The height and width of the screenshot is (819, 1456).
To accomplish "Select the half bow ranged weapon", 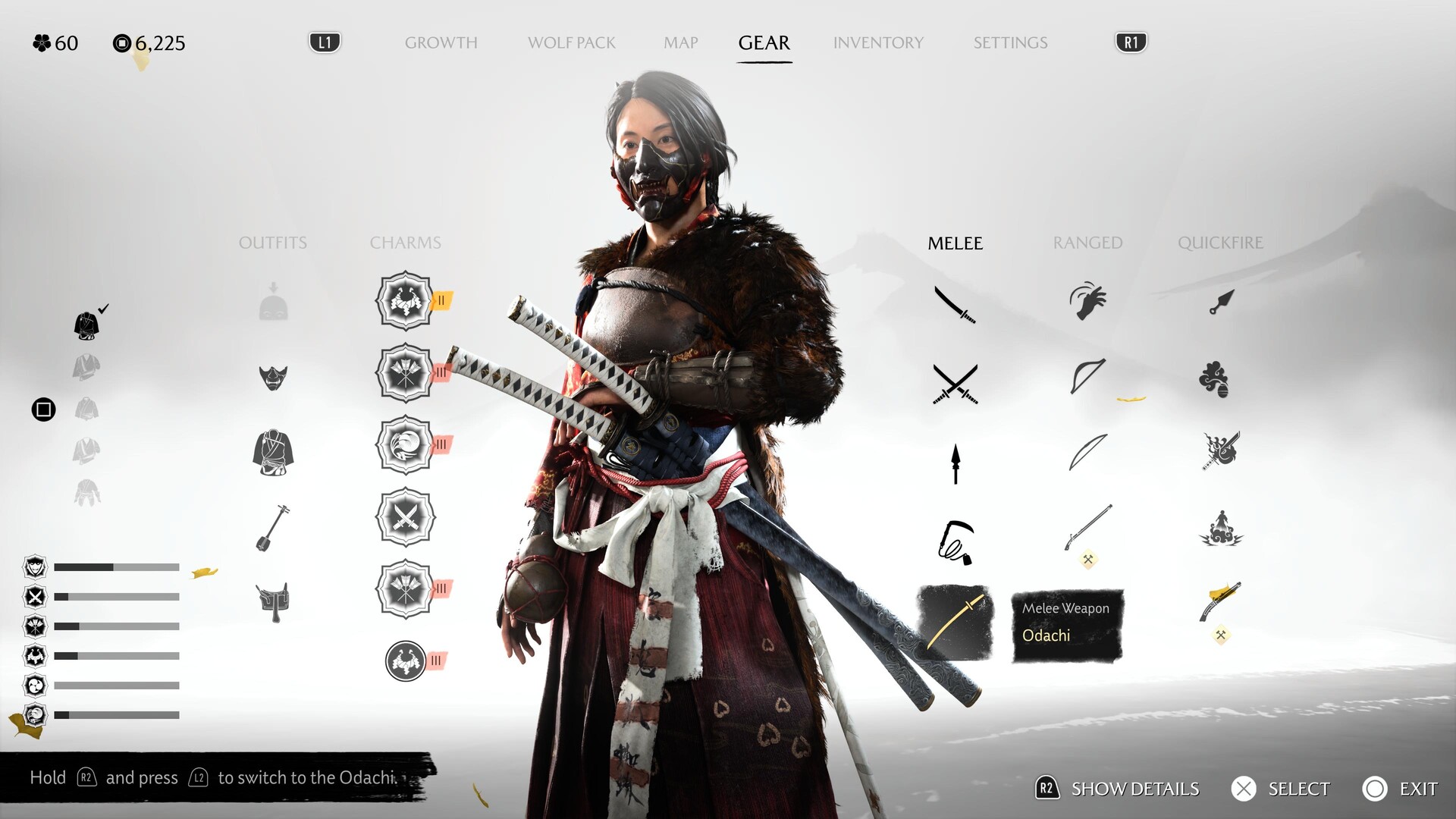I will tap(1087, 377).
